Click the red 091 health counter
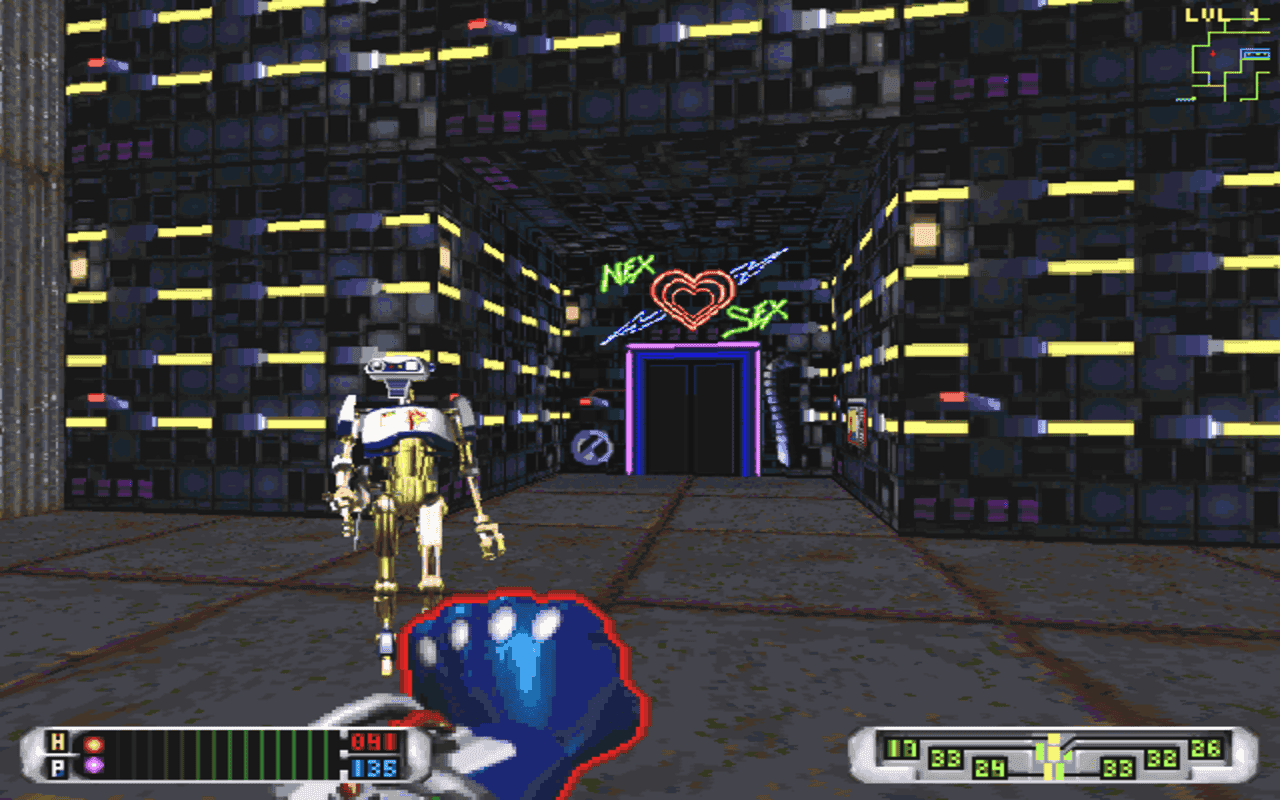 click(x=373, y=743)
